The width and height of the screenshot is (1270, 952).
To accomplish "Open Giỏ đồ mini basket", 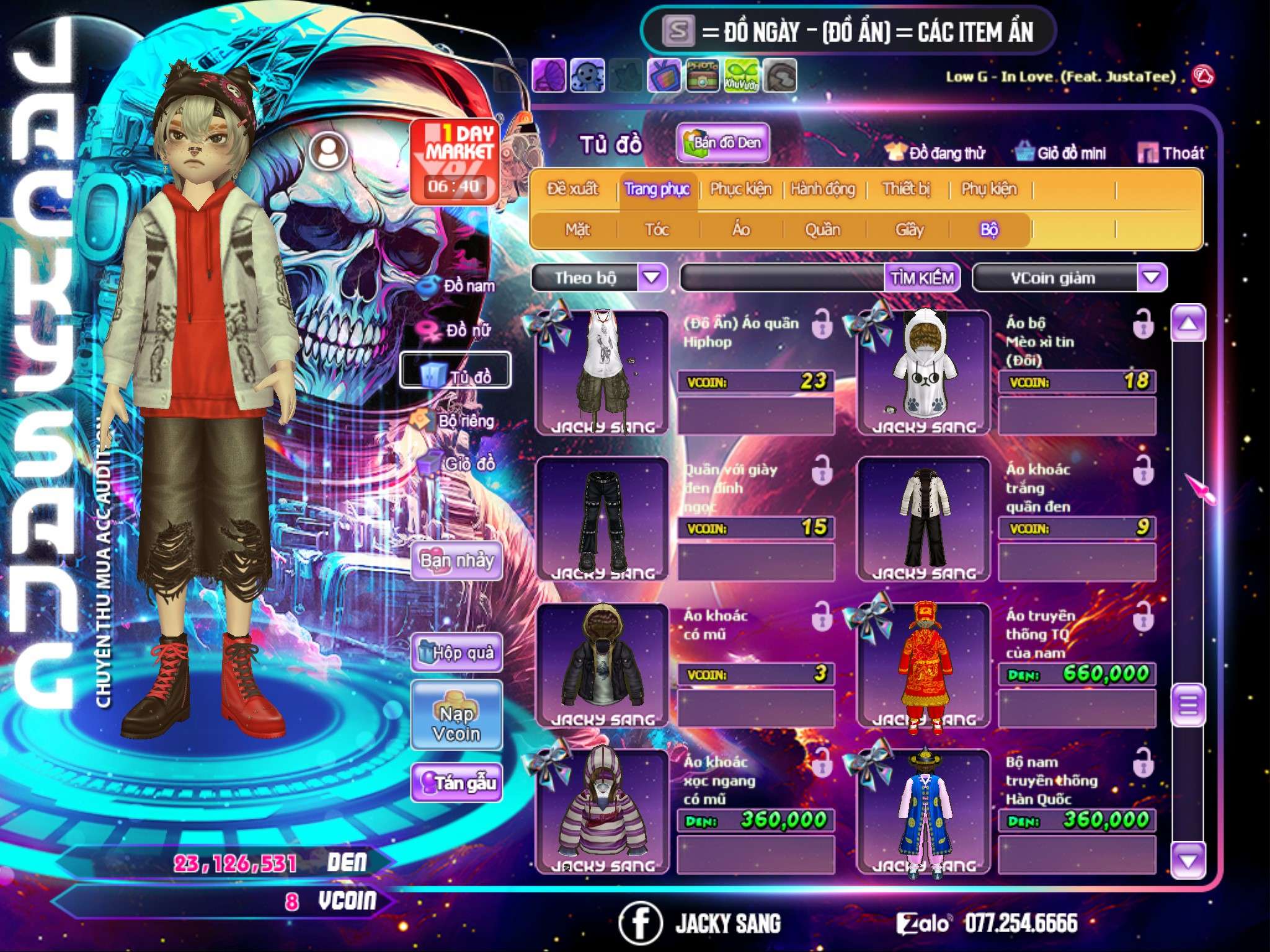I will [1060, 152].
